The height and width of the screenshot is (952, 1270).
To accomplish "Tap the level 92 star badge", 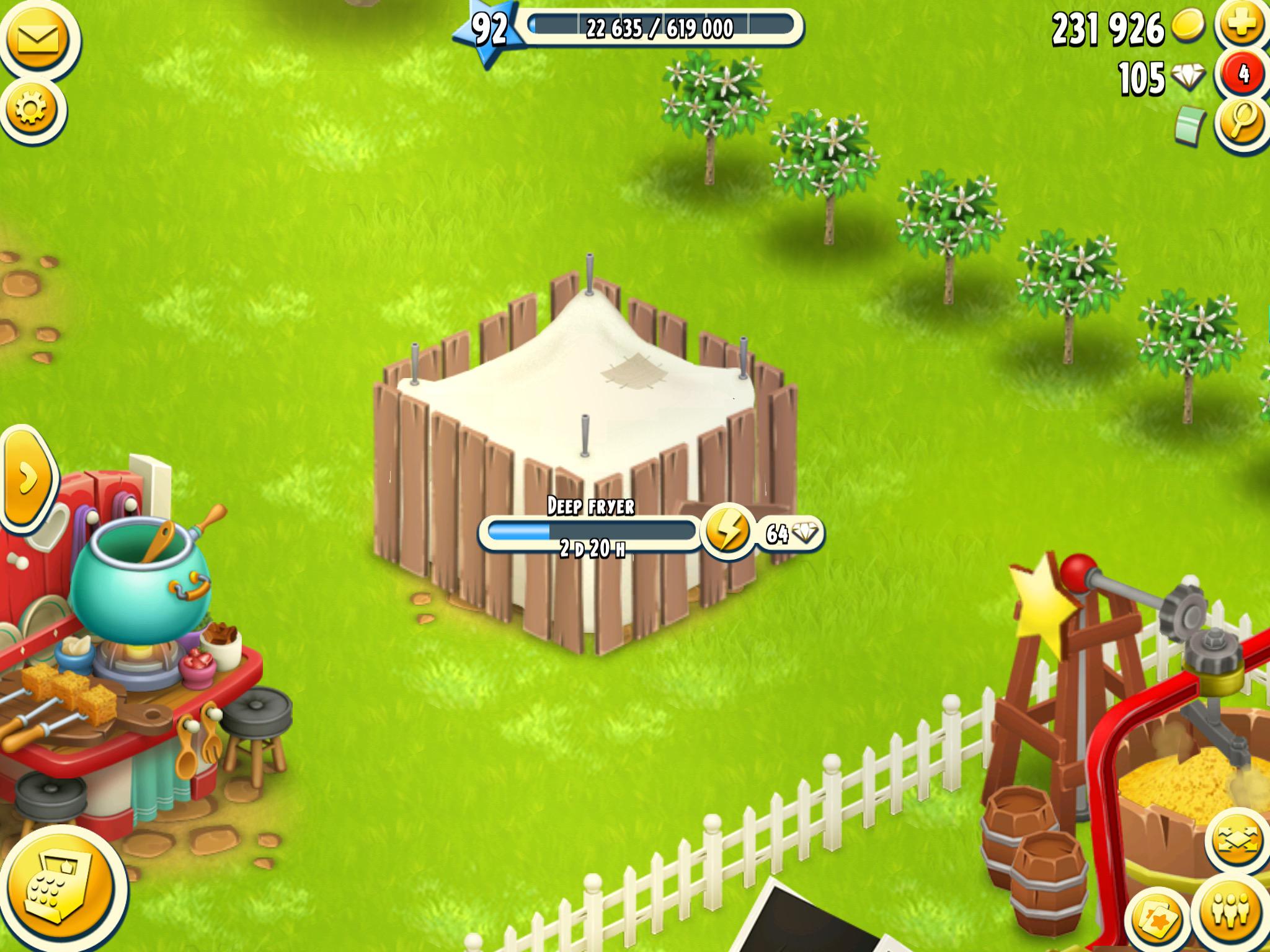I will click(490, 28).
